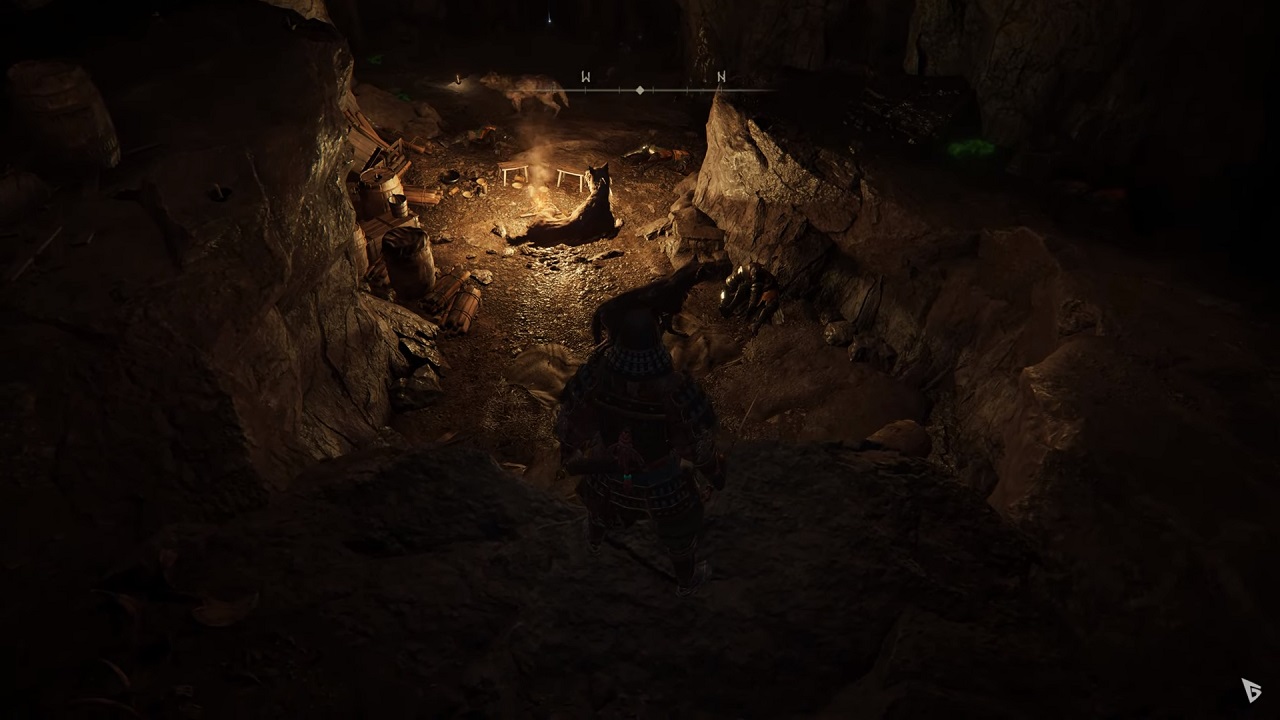Image resolution: width=1280 pixels, height=720 pixels.
Task: Click the channel watermark logo
Action: (1251, 690)
